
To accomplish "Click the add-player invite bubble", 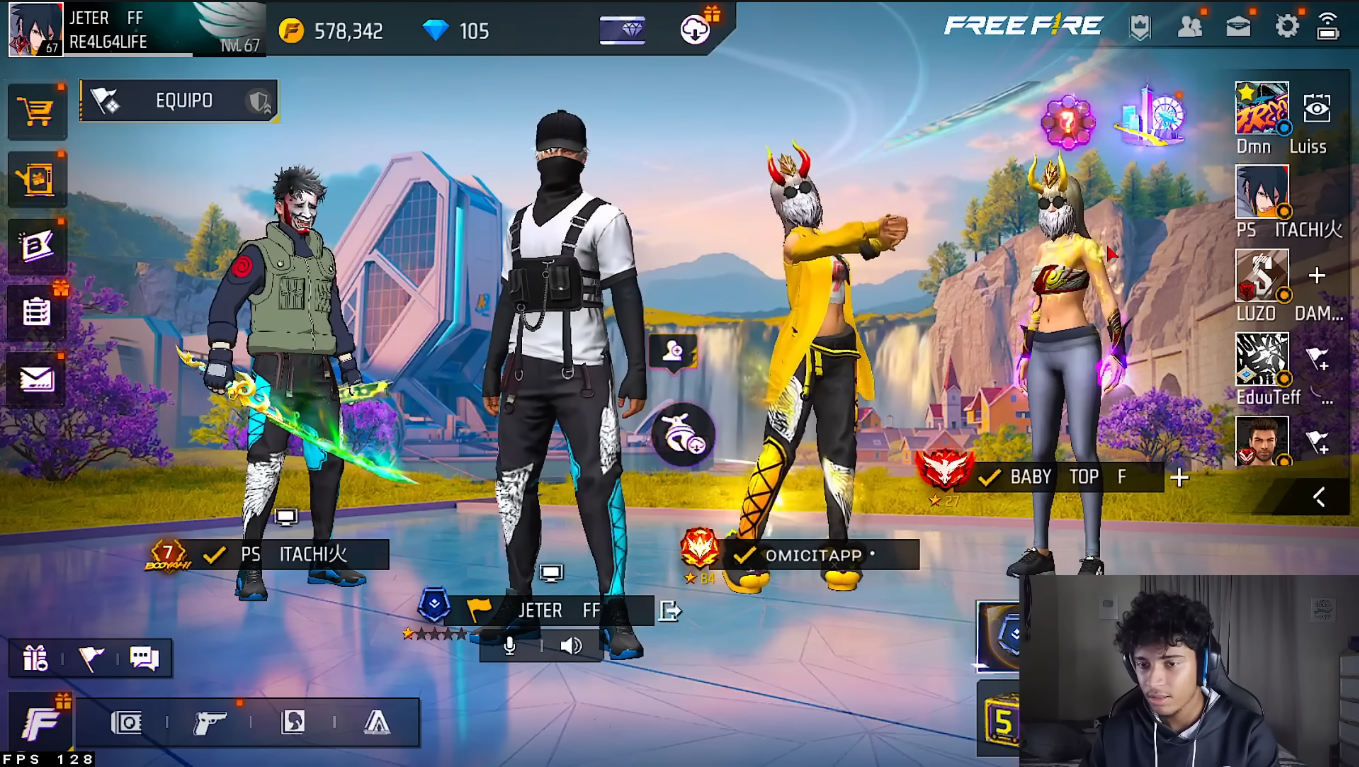I will pos(672,351).
